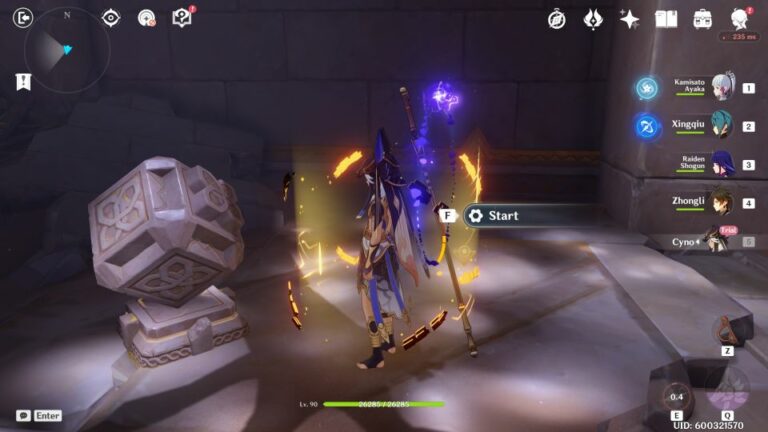Open the Wish star icon
This screenshot has width=768, height=432.
pyautogui.click(x=629, y=19)
